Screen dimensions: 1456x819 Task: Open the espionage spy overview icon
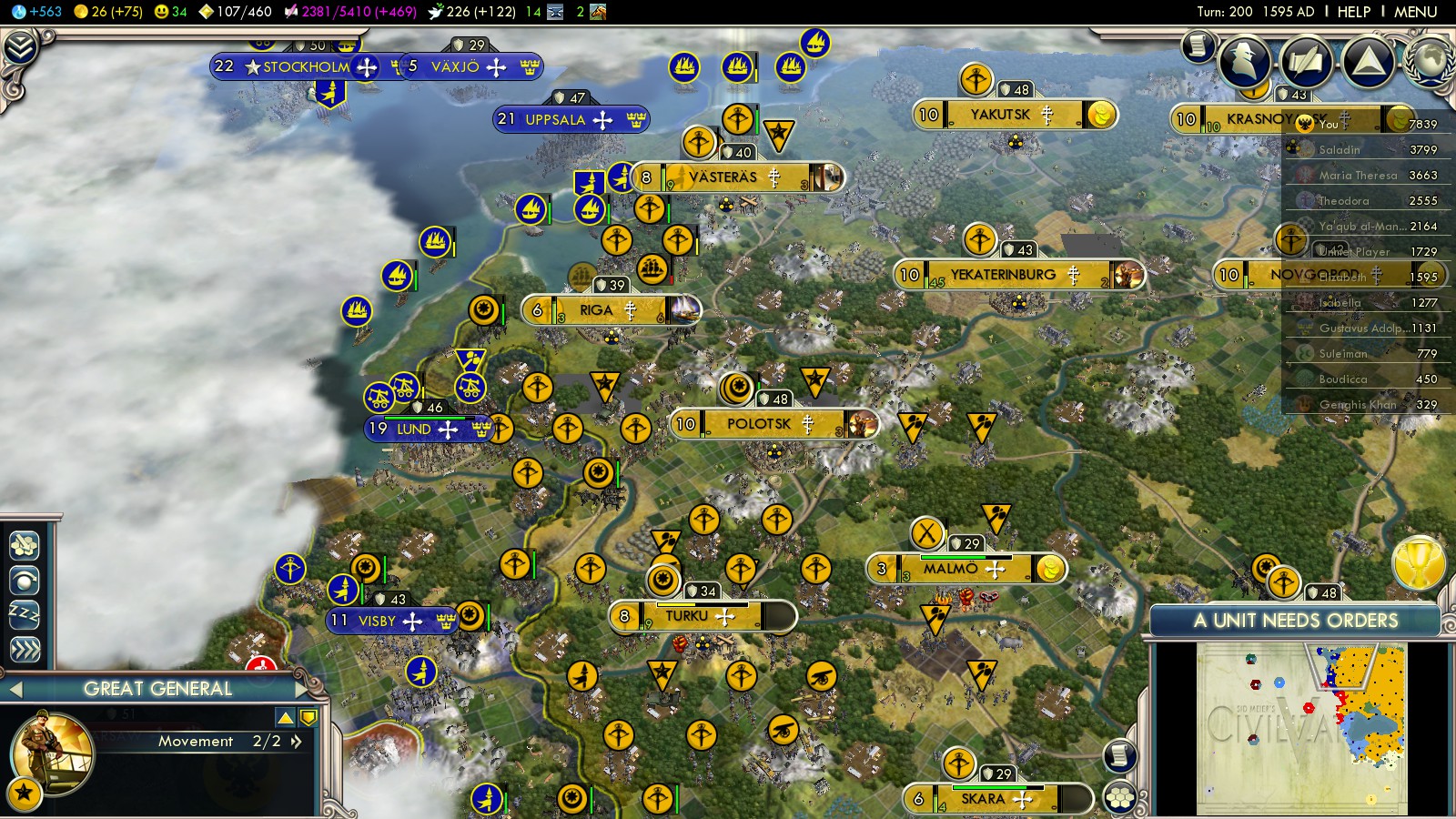(x=1244, y=60)
